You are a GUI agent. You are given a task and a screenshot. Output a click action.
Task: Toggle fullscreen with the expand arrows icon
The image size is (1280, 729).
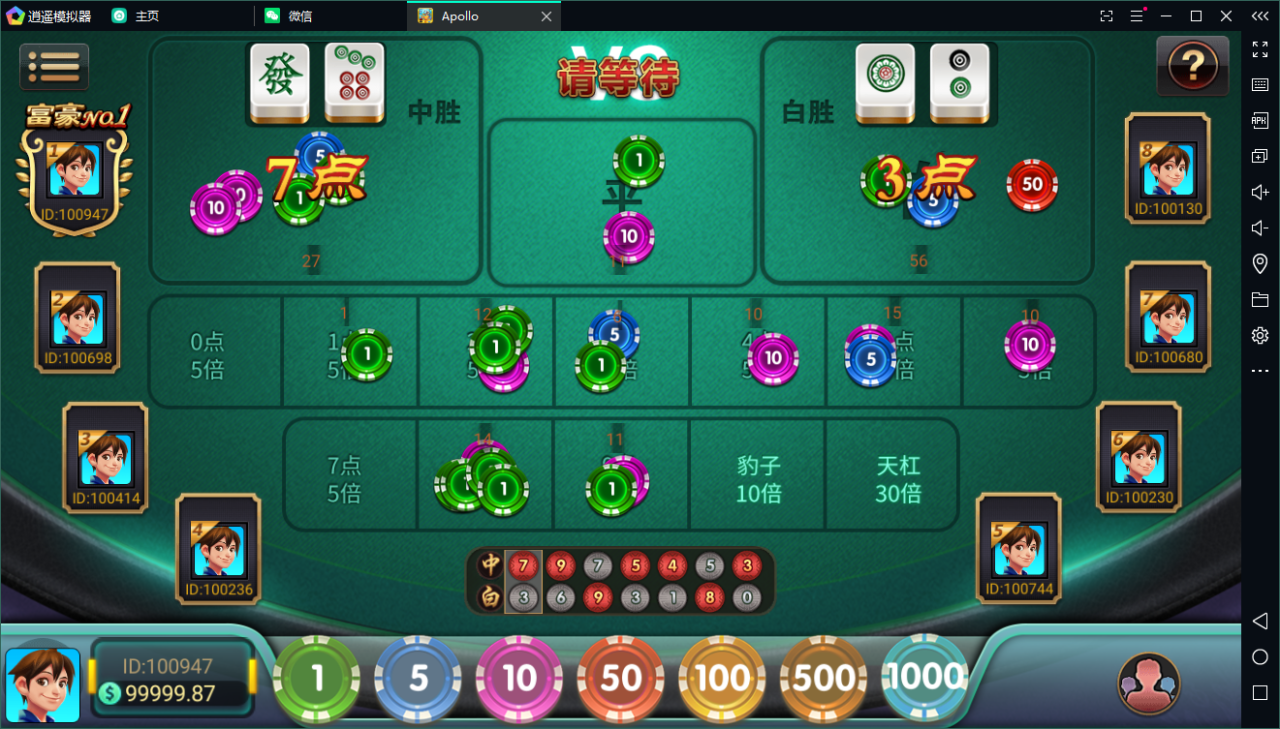(x=1259, y=50)
